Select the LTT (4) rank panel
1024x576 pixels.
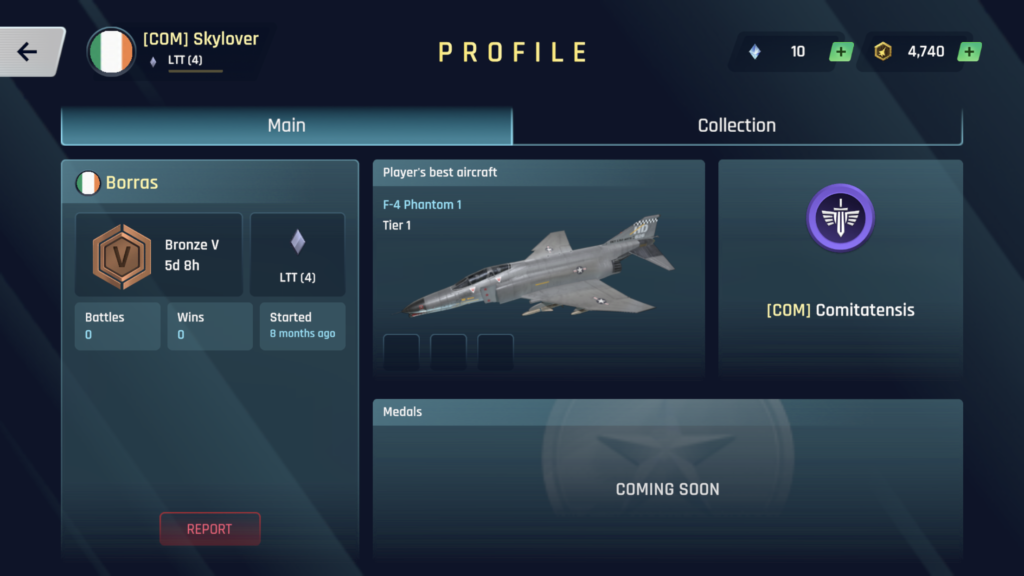pyautogui.click(x=297, y=254)
